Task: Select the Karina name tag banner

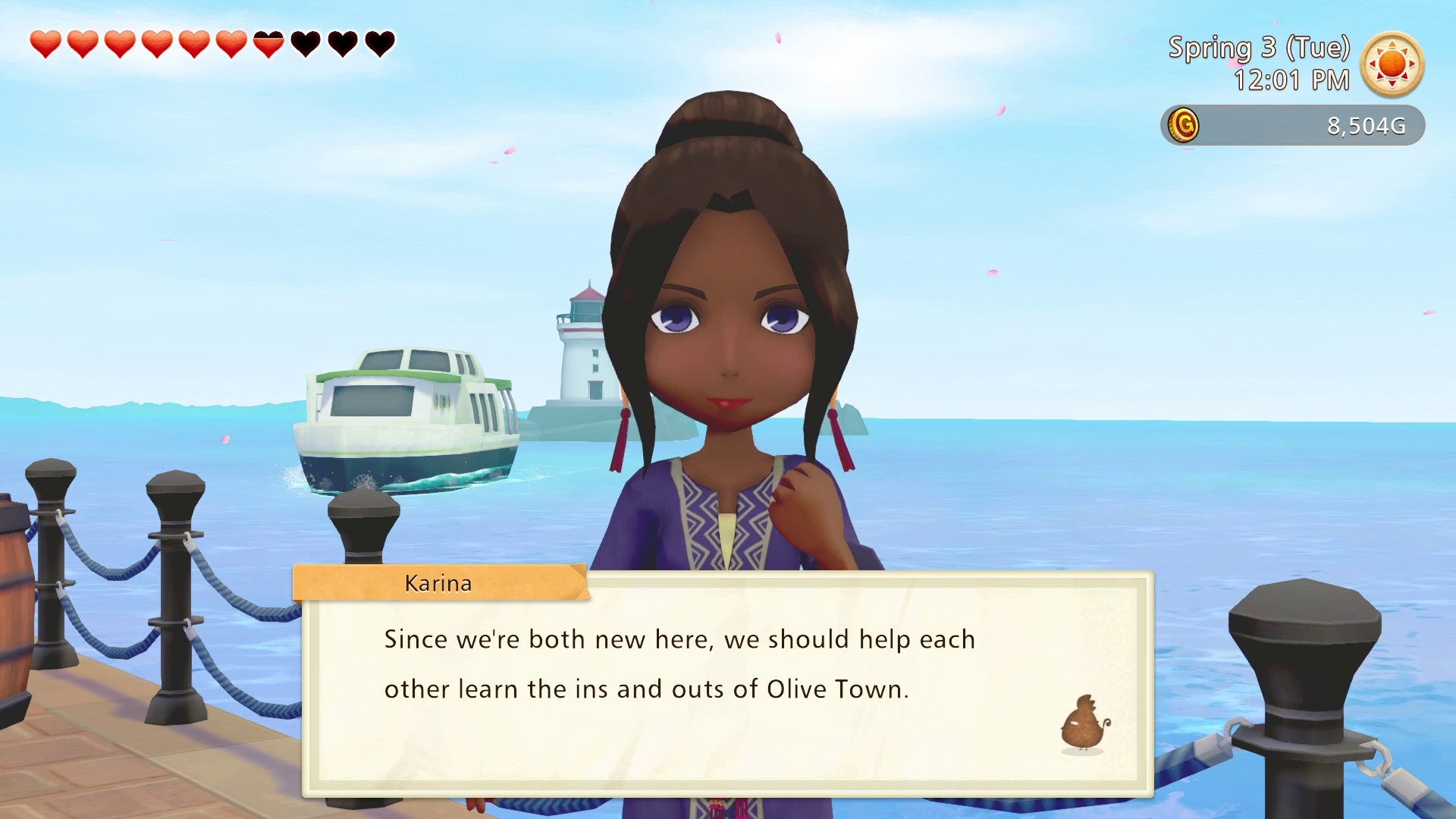Action: coord(438,583)
